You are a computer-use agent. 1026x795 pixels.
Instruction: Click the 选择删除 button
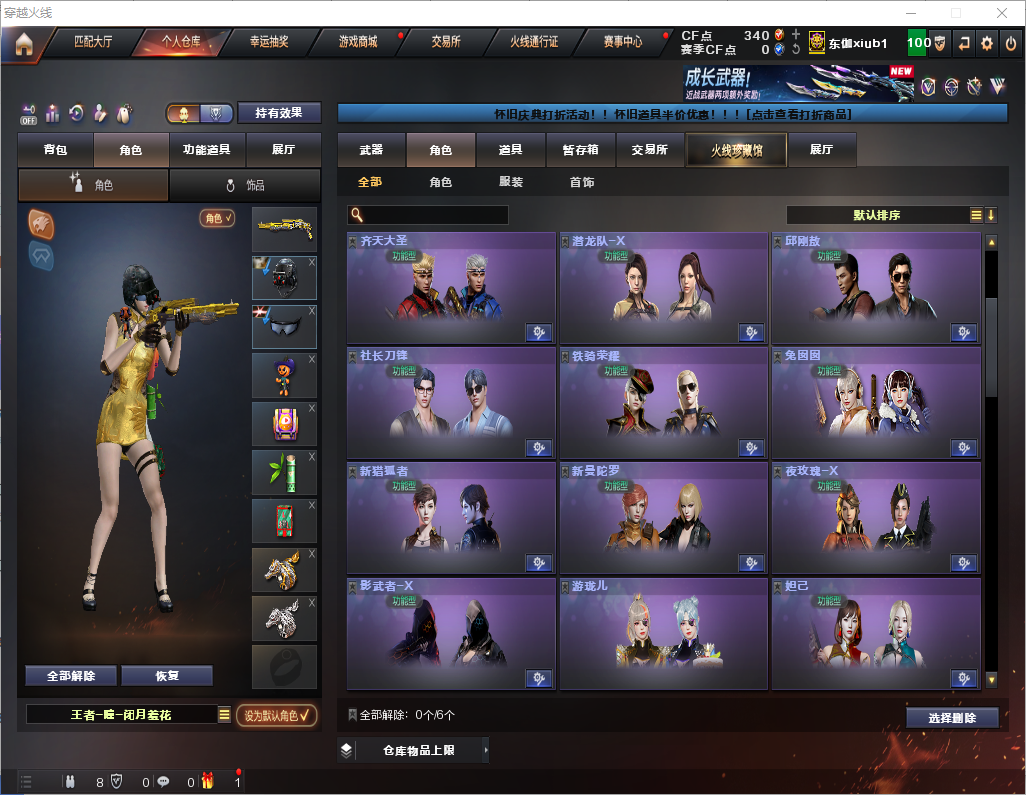952,718
